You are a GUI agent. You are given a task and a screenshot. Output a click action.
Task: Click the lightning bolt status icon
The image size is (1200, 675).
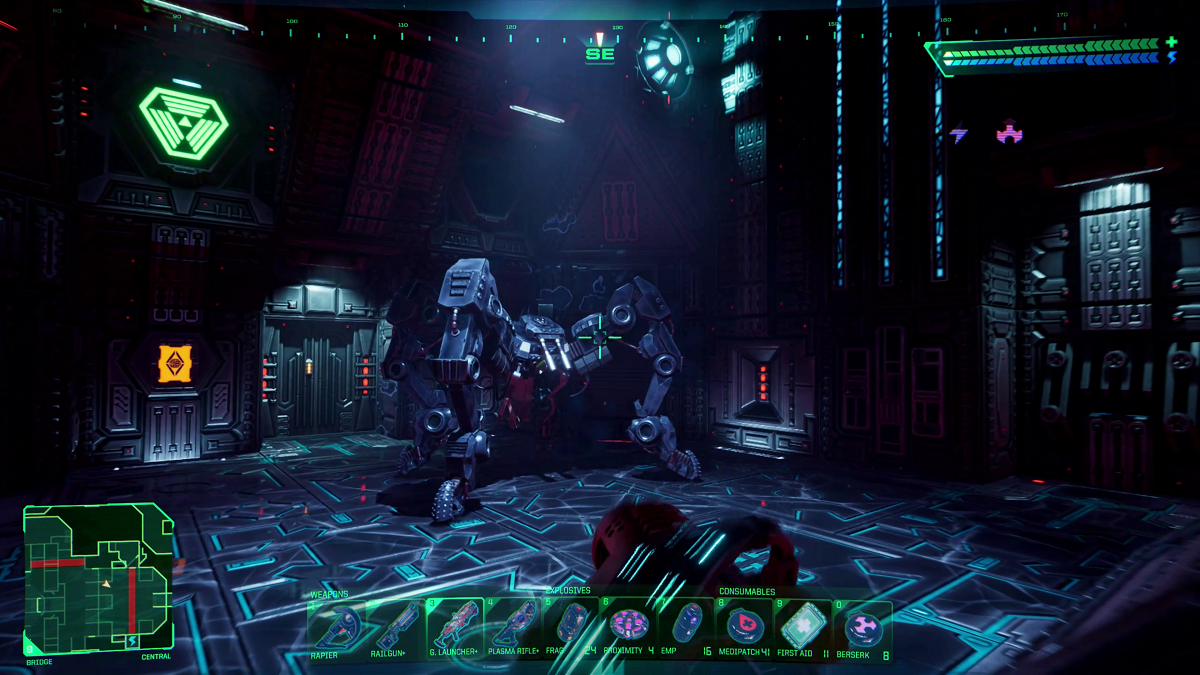[959, 133]
